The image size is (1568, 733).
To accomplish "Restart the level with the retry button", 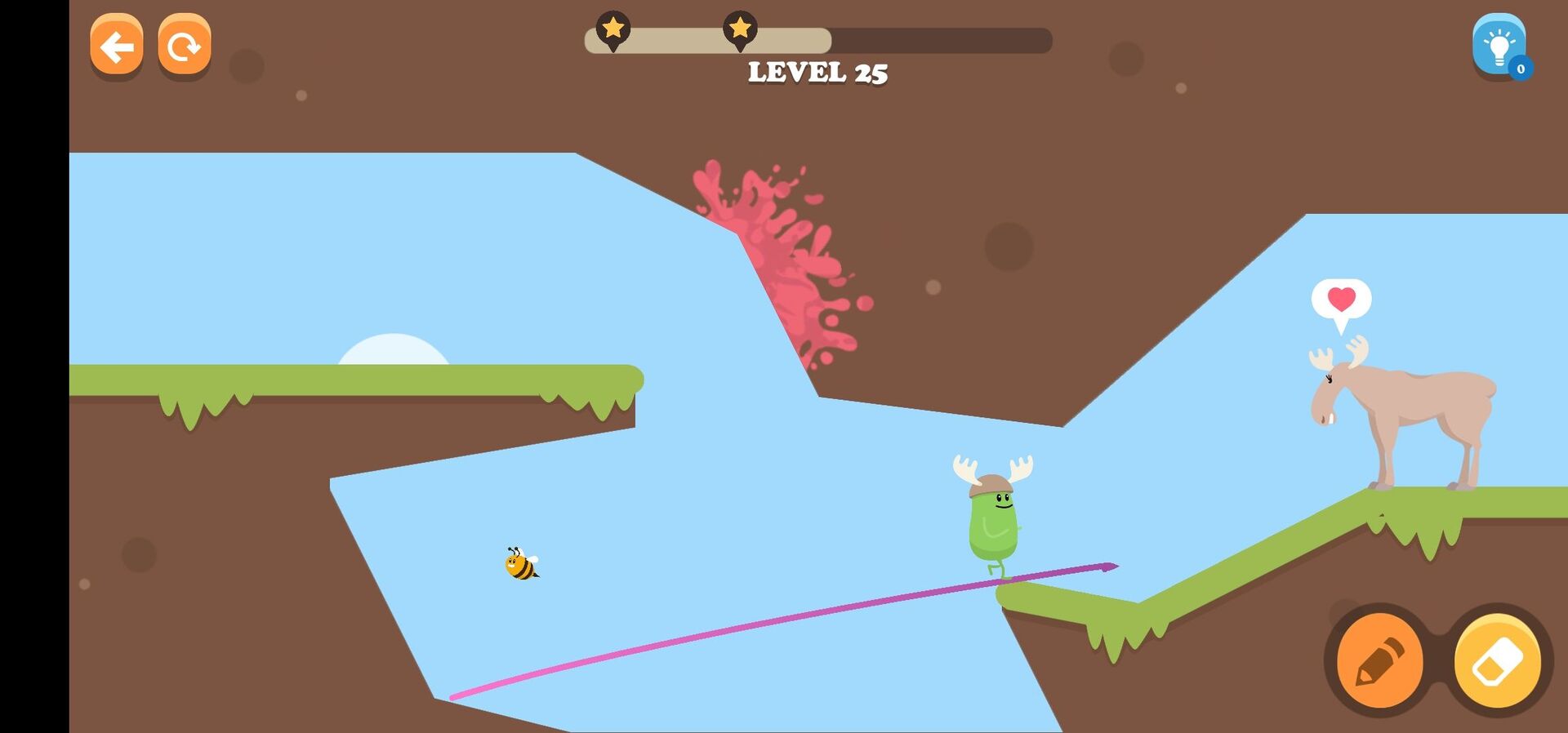I will (185, 47).
